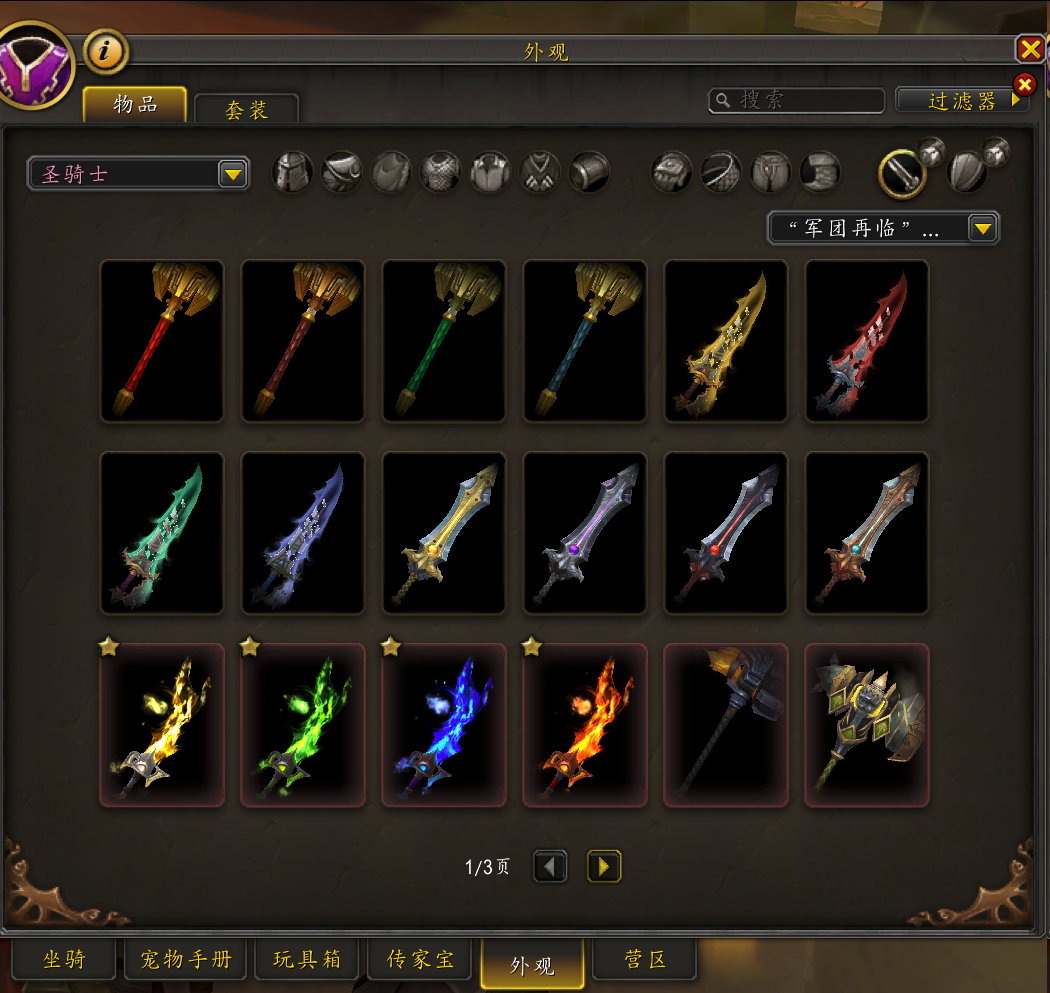Image resolution: width=1050 pixels, height=993 pixels.
Task: Open the 圣骑士 class dropdown
Action: pos(138,174)
